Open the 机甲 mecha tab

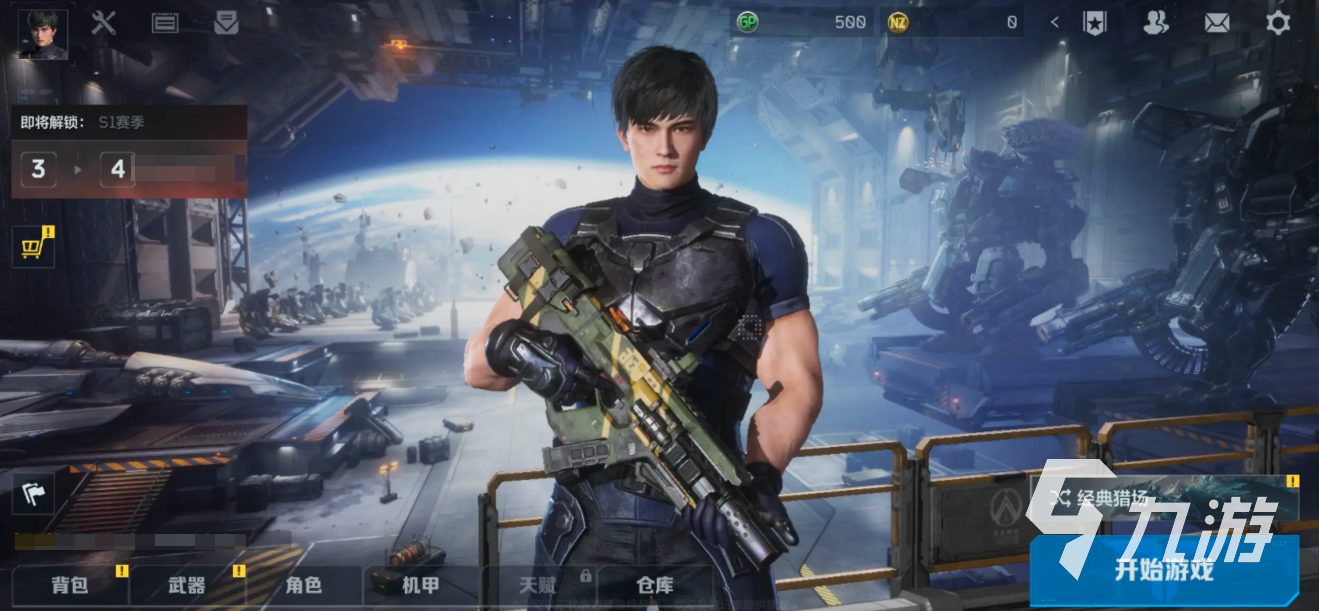coord(420,585)
